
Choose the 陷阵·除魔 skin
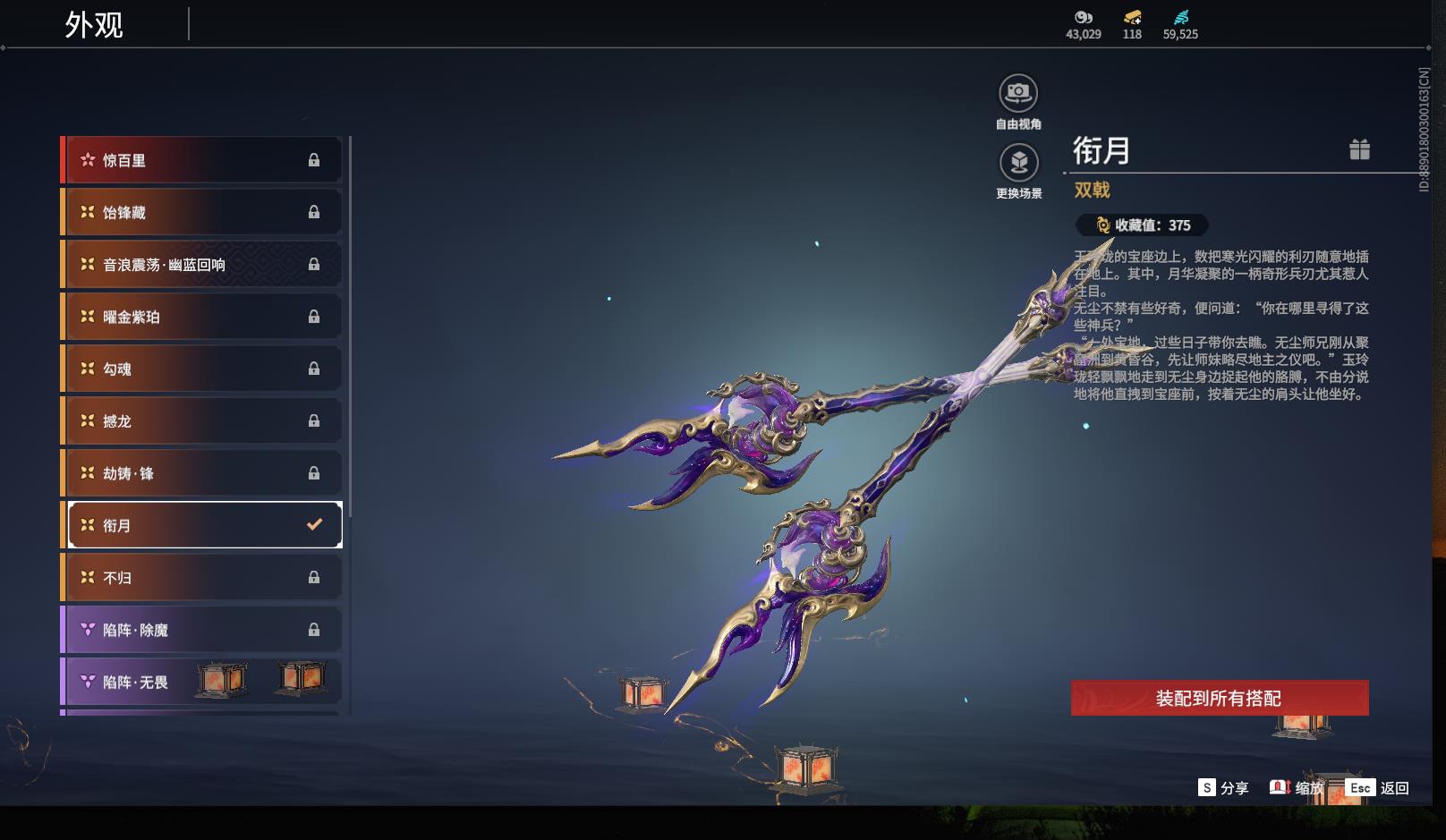click(x=201, y=630)
